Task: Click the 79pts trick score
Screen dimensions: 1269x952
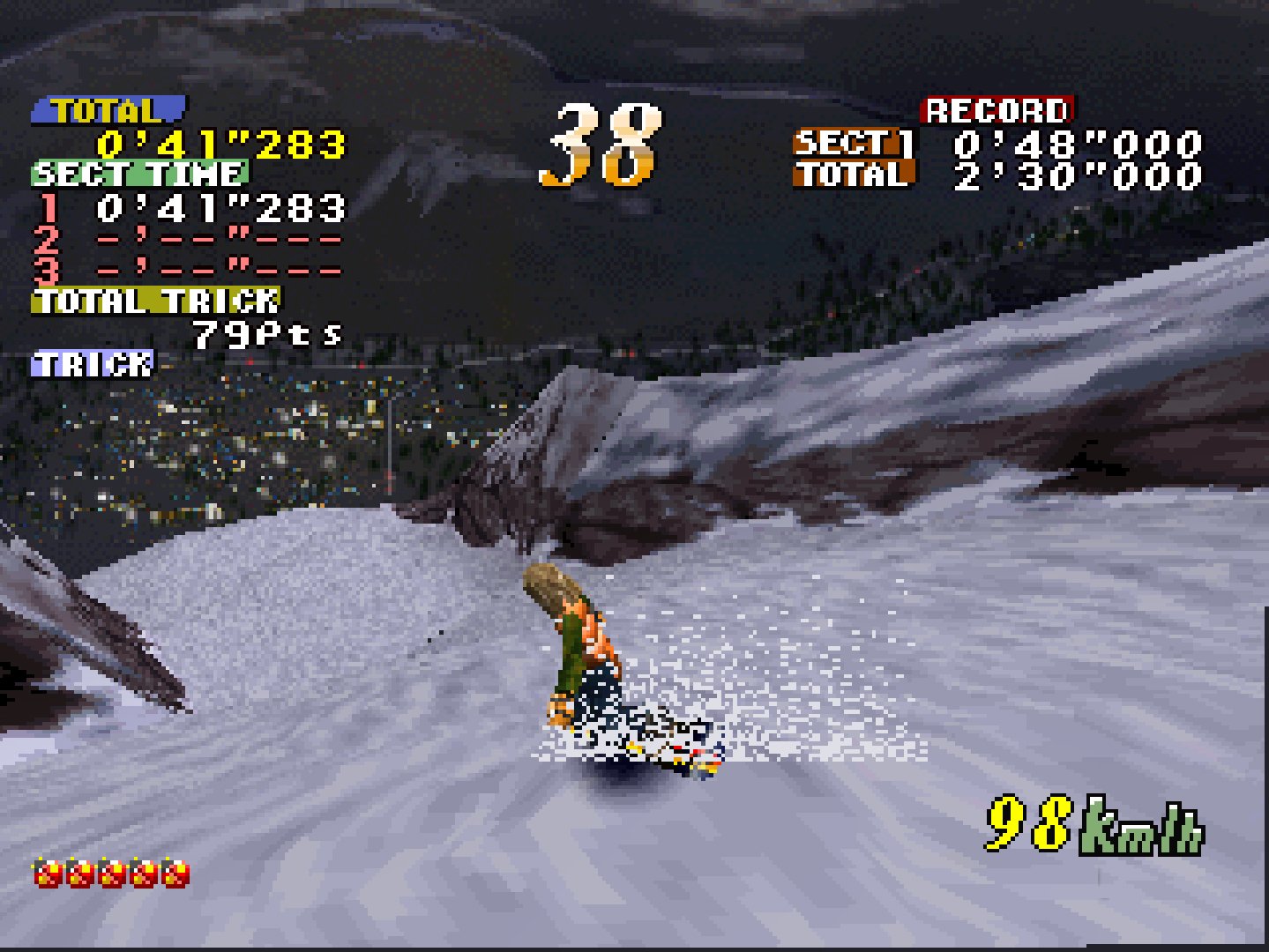Action: pos(269,333)
